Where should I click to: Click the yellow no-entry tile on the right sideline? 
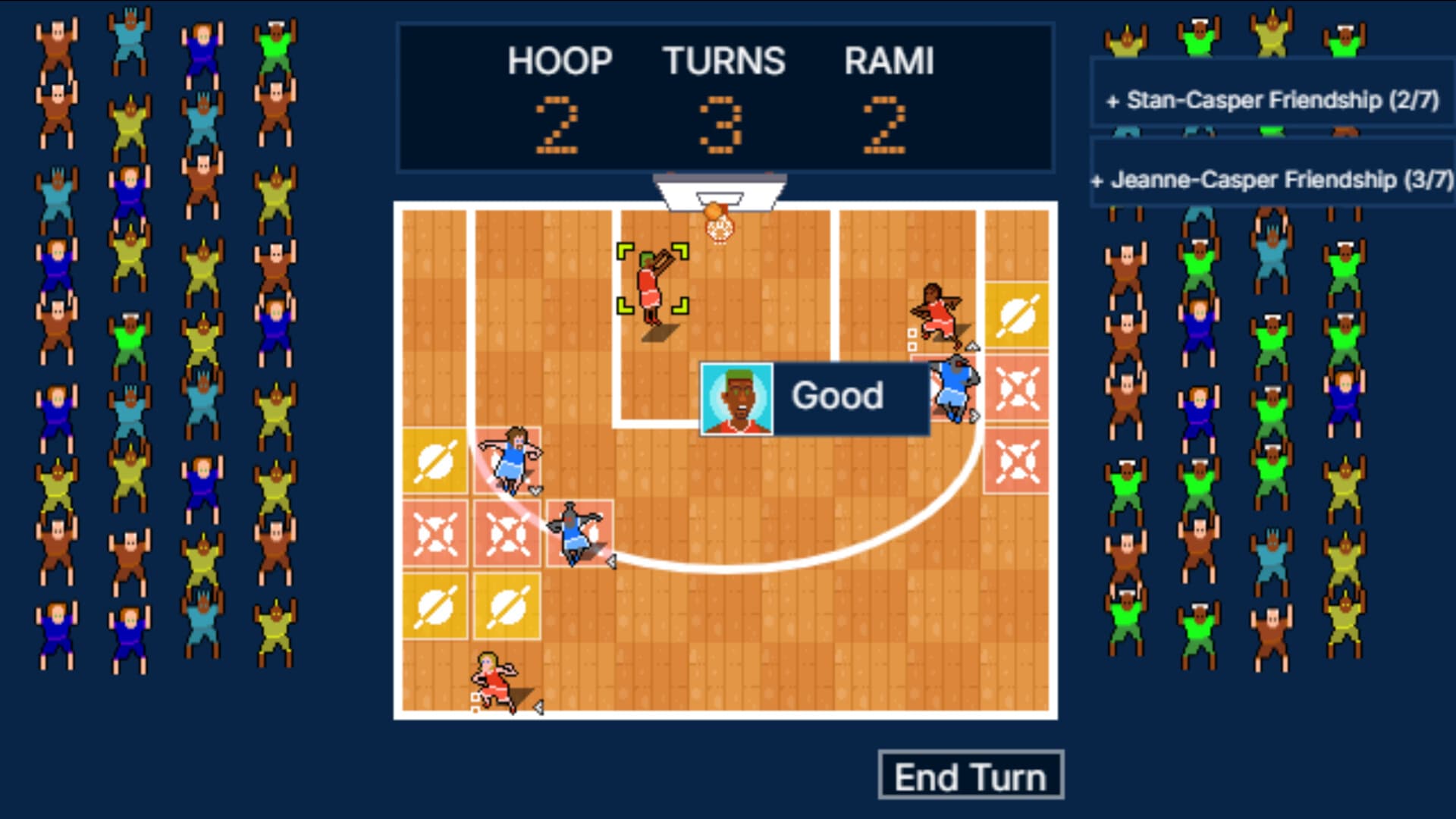[x=1018, y=313]
